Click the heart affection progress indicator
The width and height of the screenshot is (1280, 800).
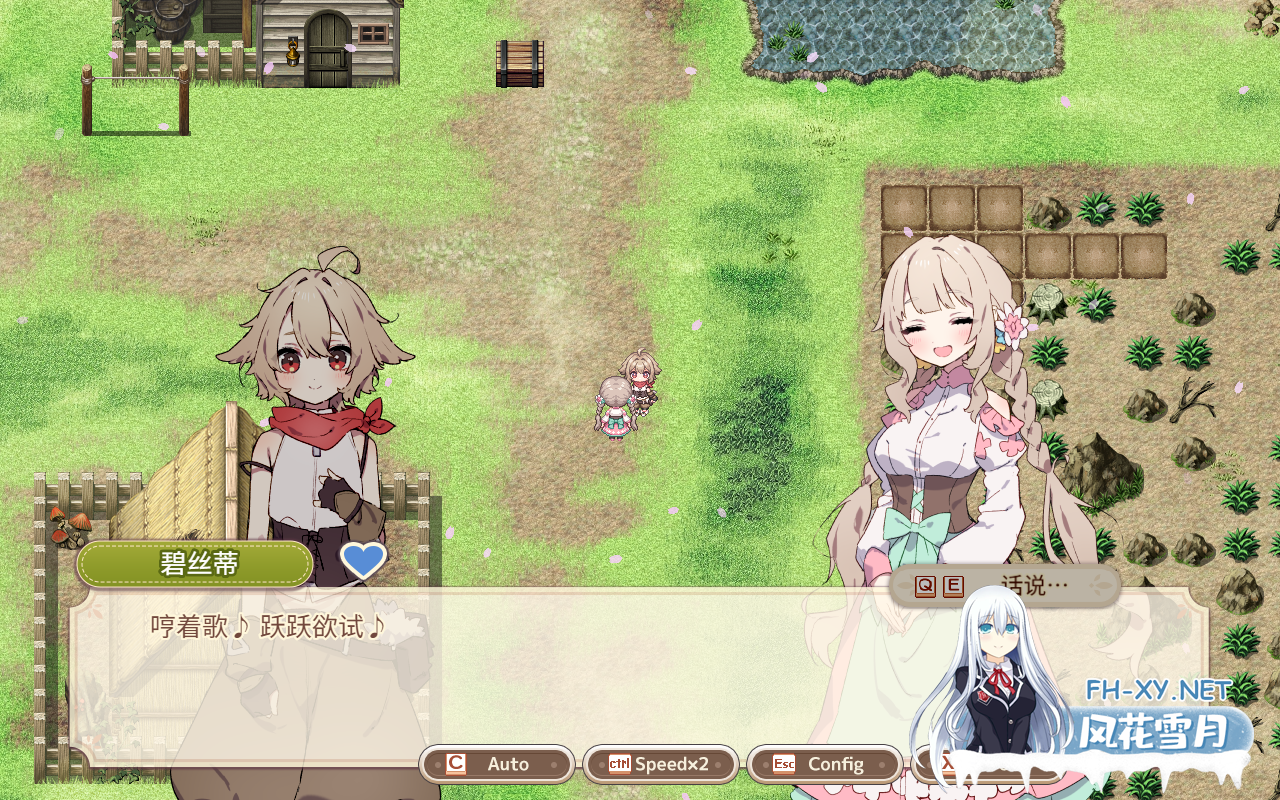coord(362,562)
